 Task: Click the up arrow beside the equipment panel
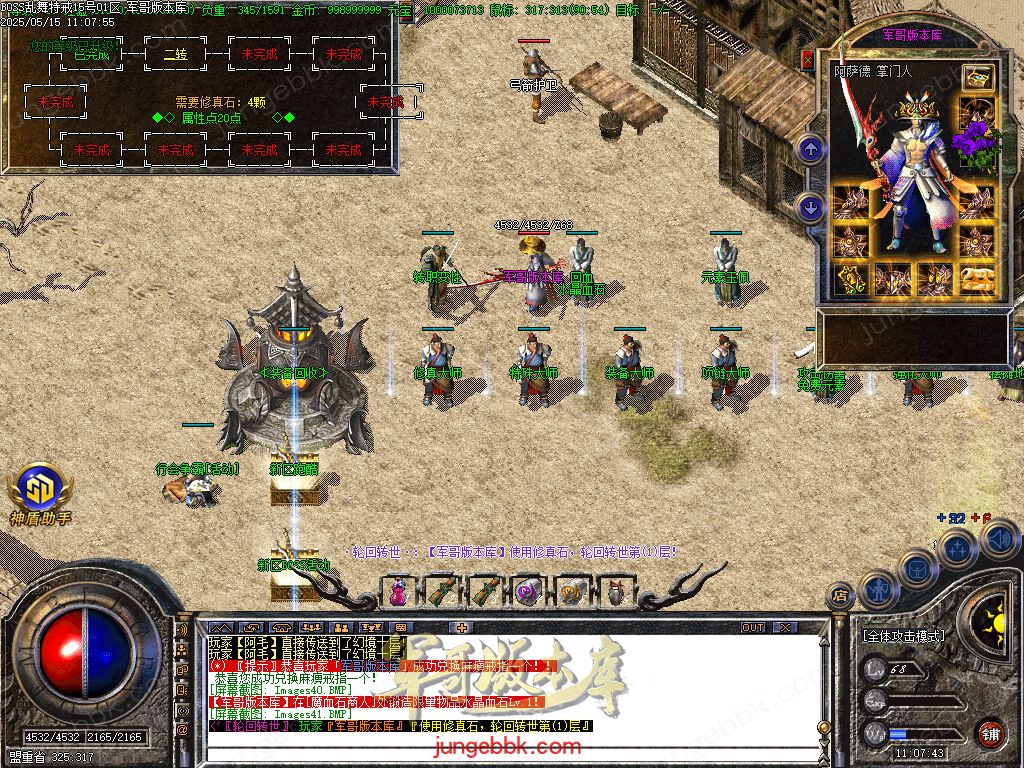(x=811, y=151)
